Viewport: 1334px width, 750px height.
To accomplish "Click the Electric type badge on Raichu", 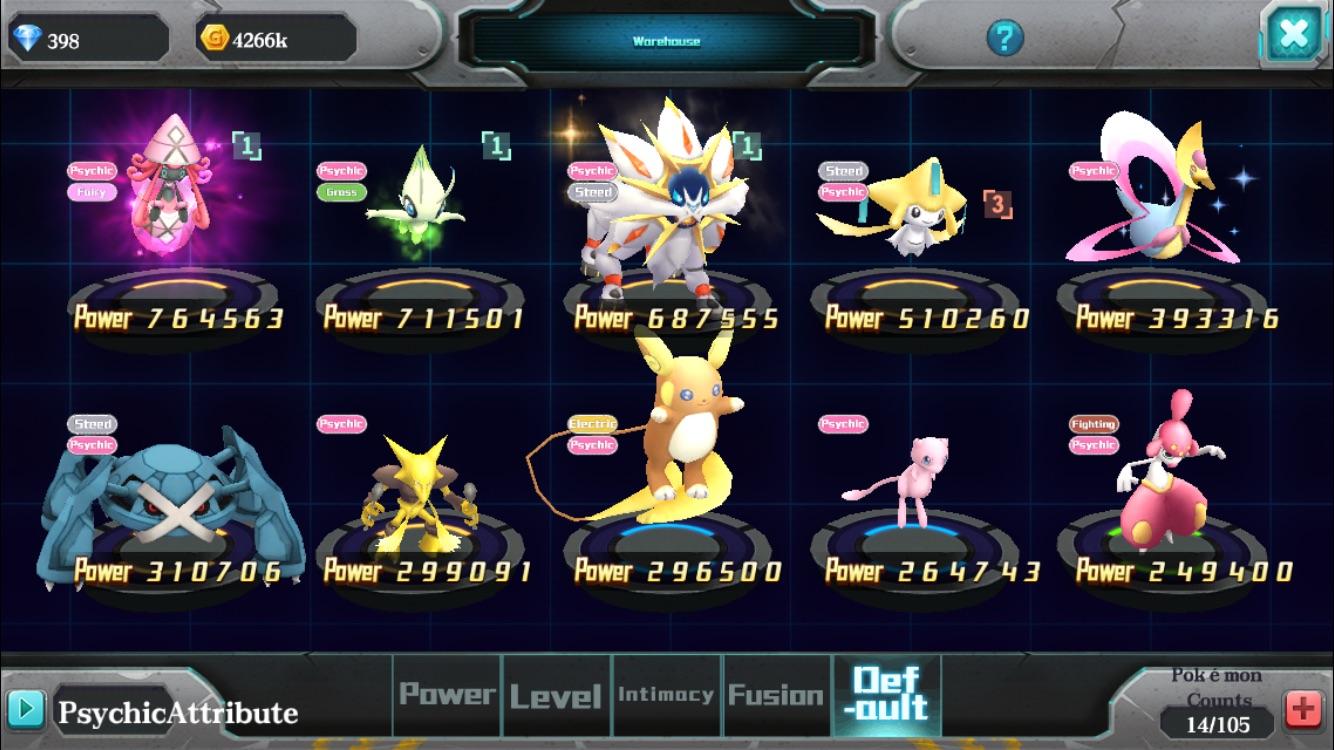I will 592,423.
